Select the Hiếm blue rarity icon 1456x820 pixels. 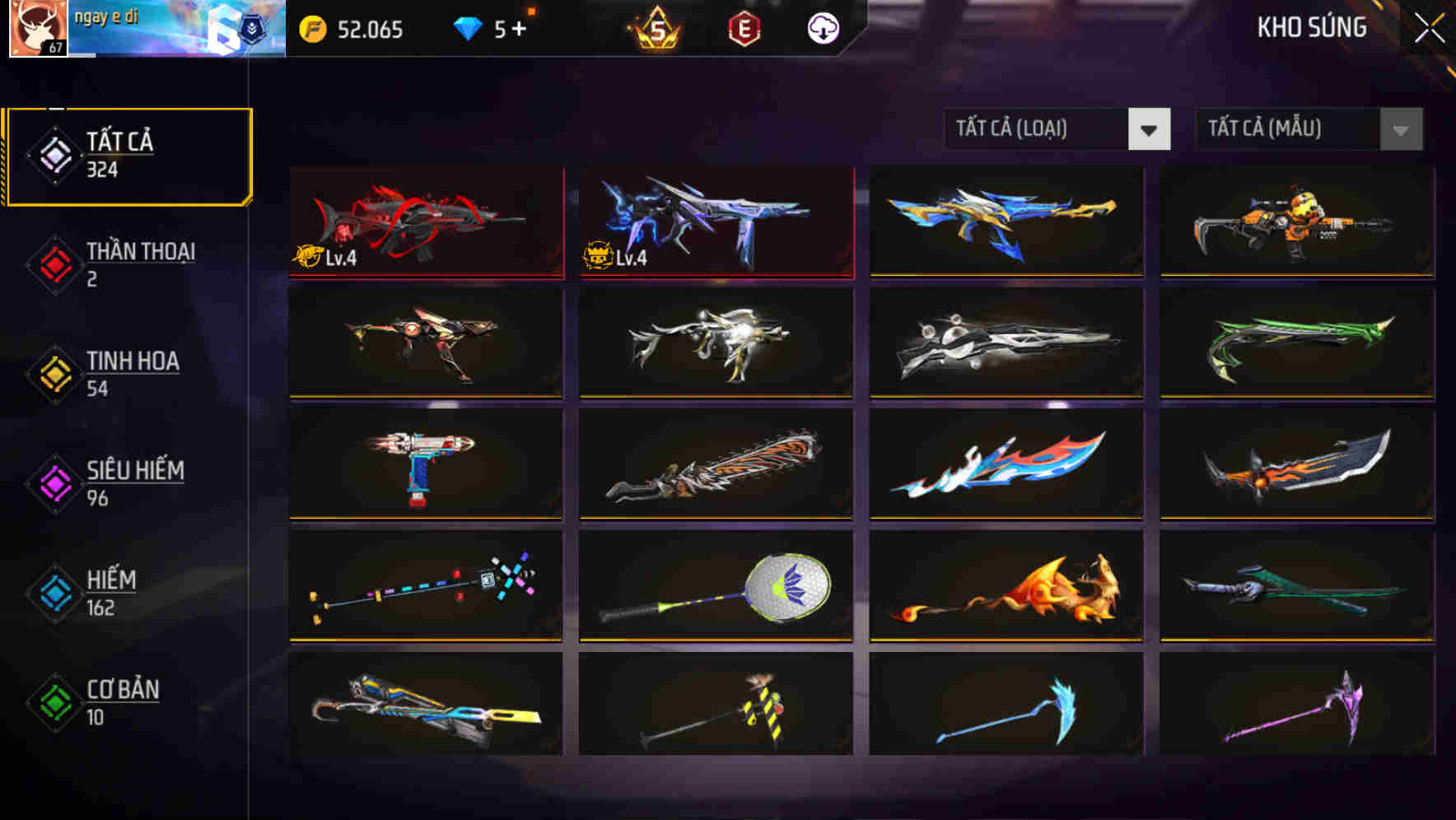(x=53, y=592)
